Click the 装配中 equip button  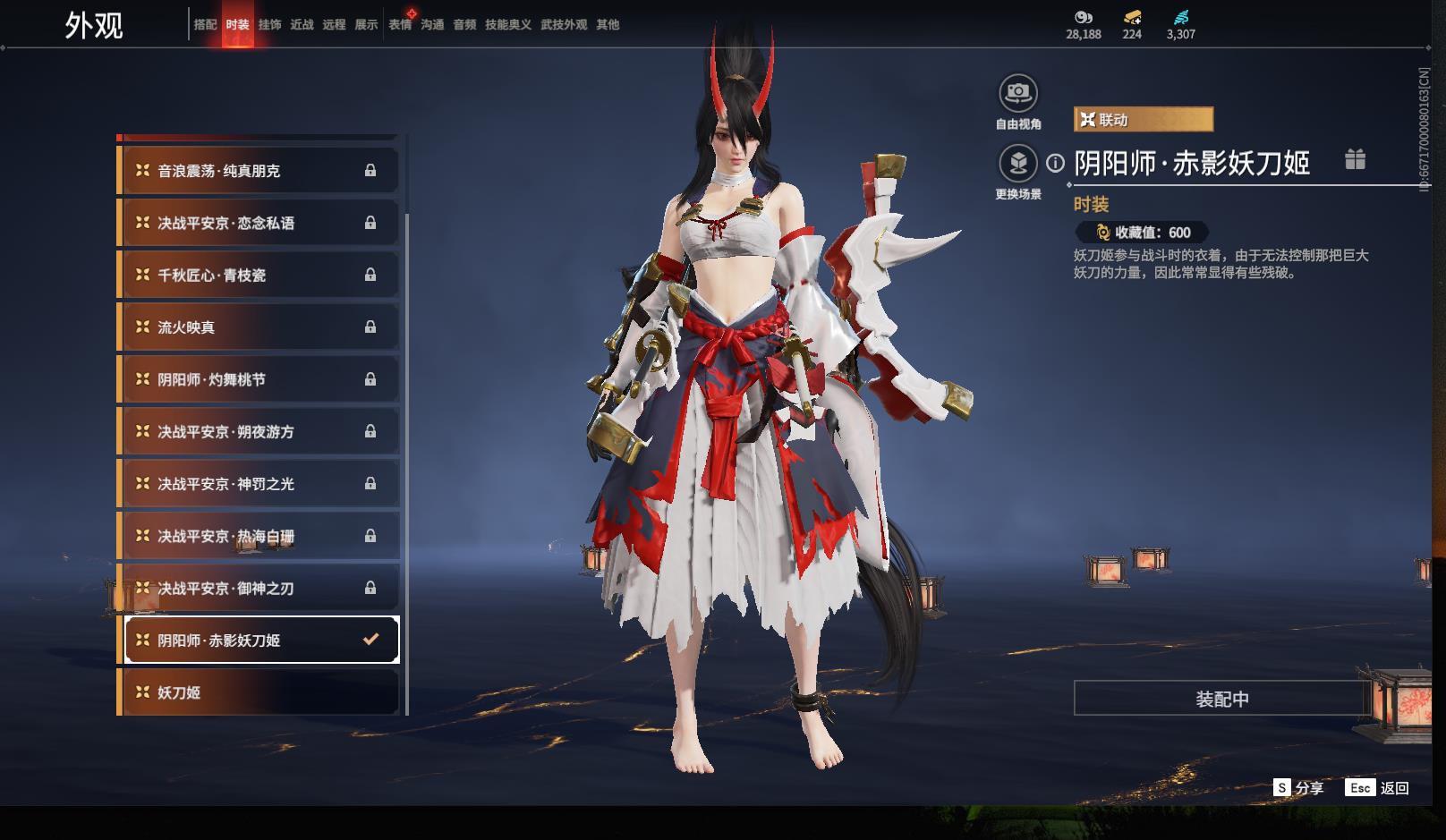[x=1221, y=699]
